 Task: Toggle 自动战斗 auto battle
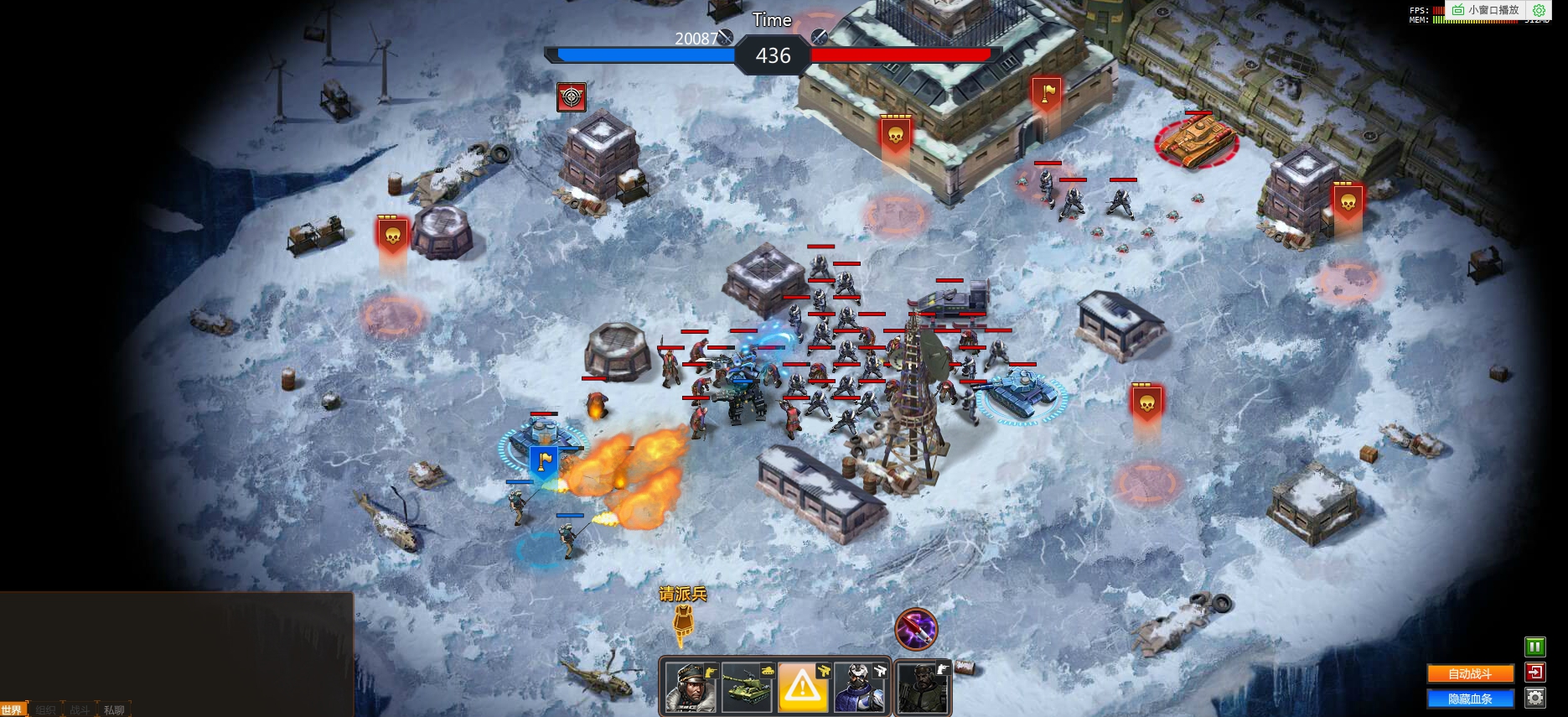[x=1470, y=673]
